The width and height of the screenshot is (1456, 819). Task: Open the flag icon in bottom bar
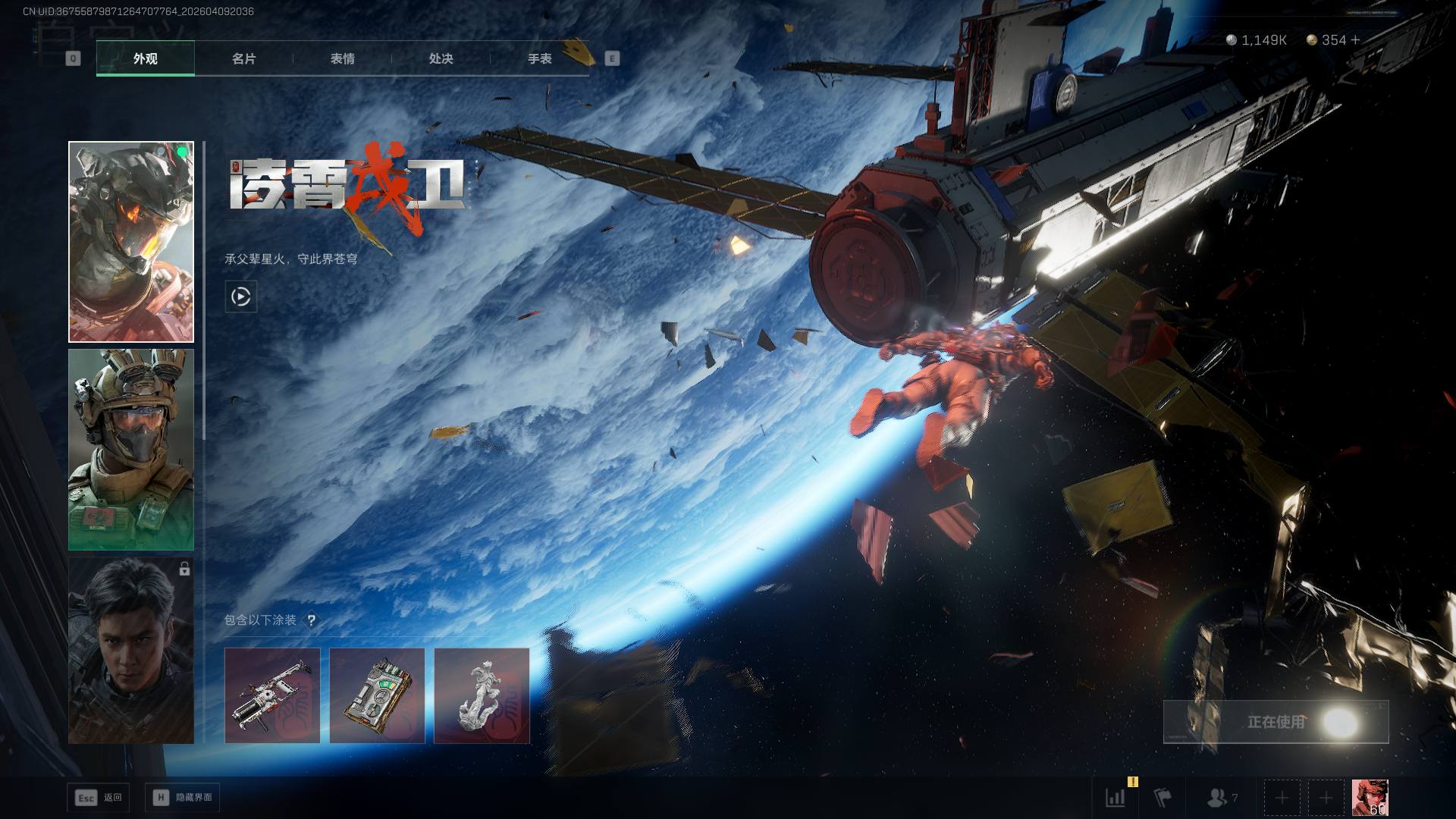pos(1163,798)
